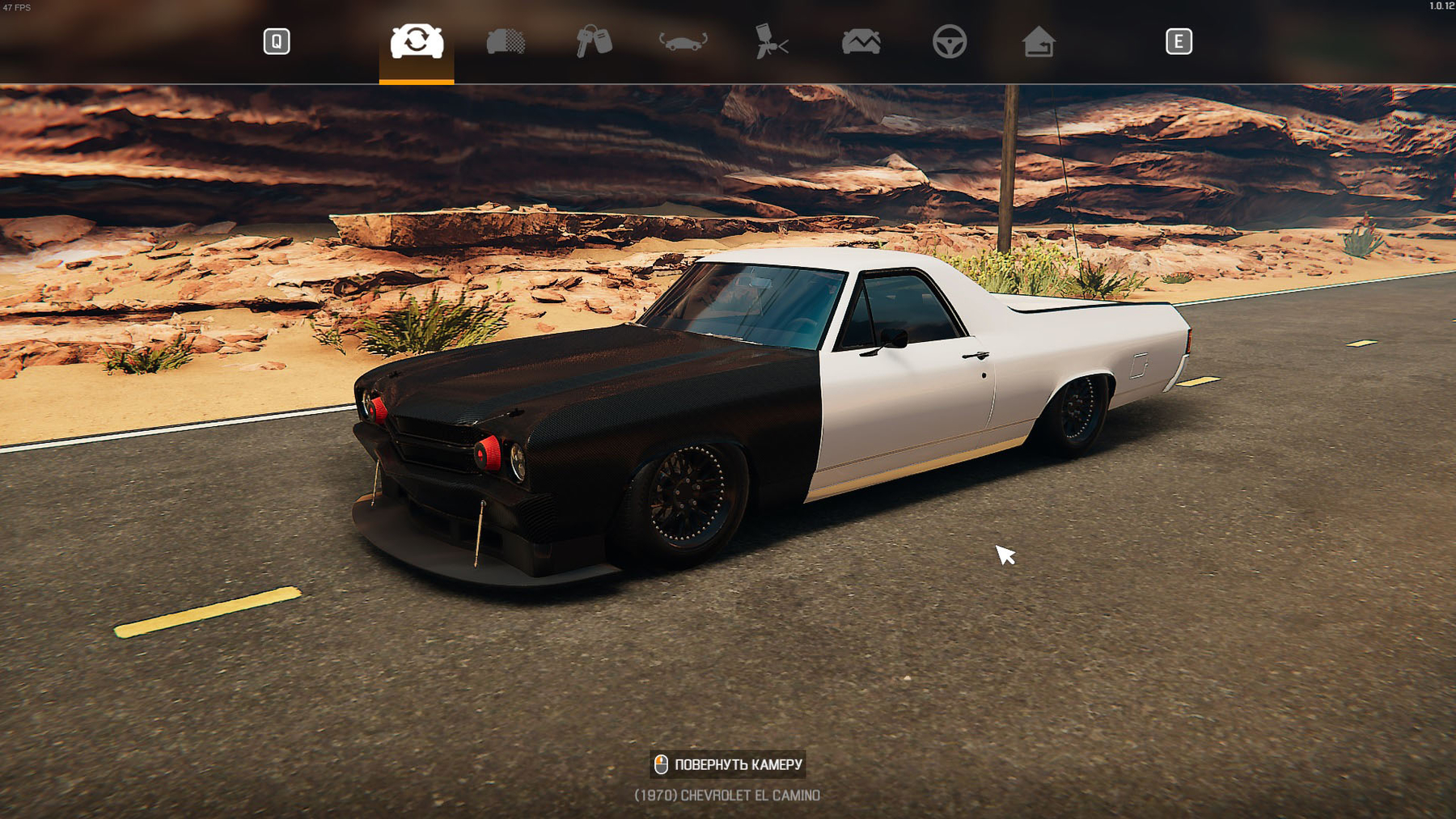The width and height of the screenshot is (1456, 819).
Task: Select the car swap tab with circular arrows
Action: [417, 41]
